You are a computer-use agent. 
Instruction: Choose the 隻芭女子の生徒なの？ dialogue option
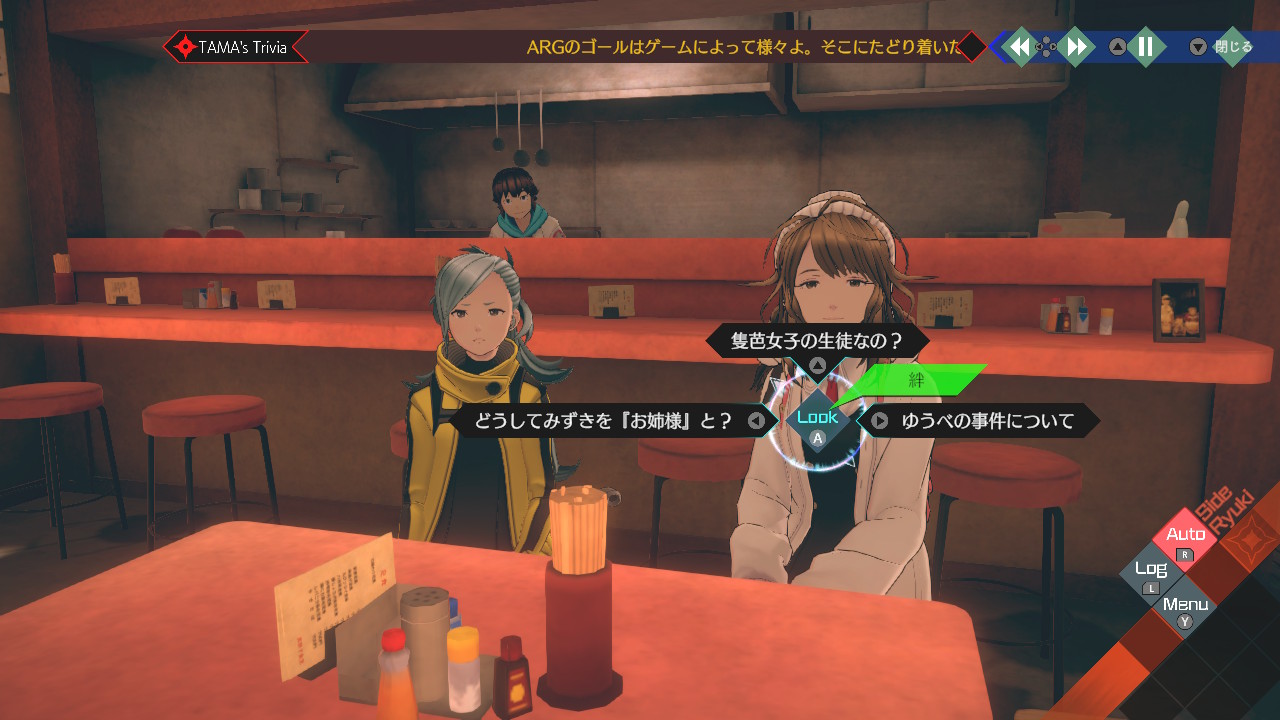817,341
